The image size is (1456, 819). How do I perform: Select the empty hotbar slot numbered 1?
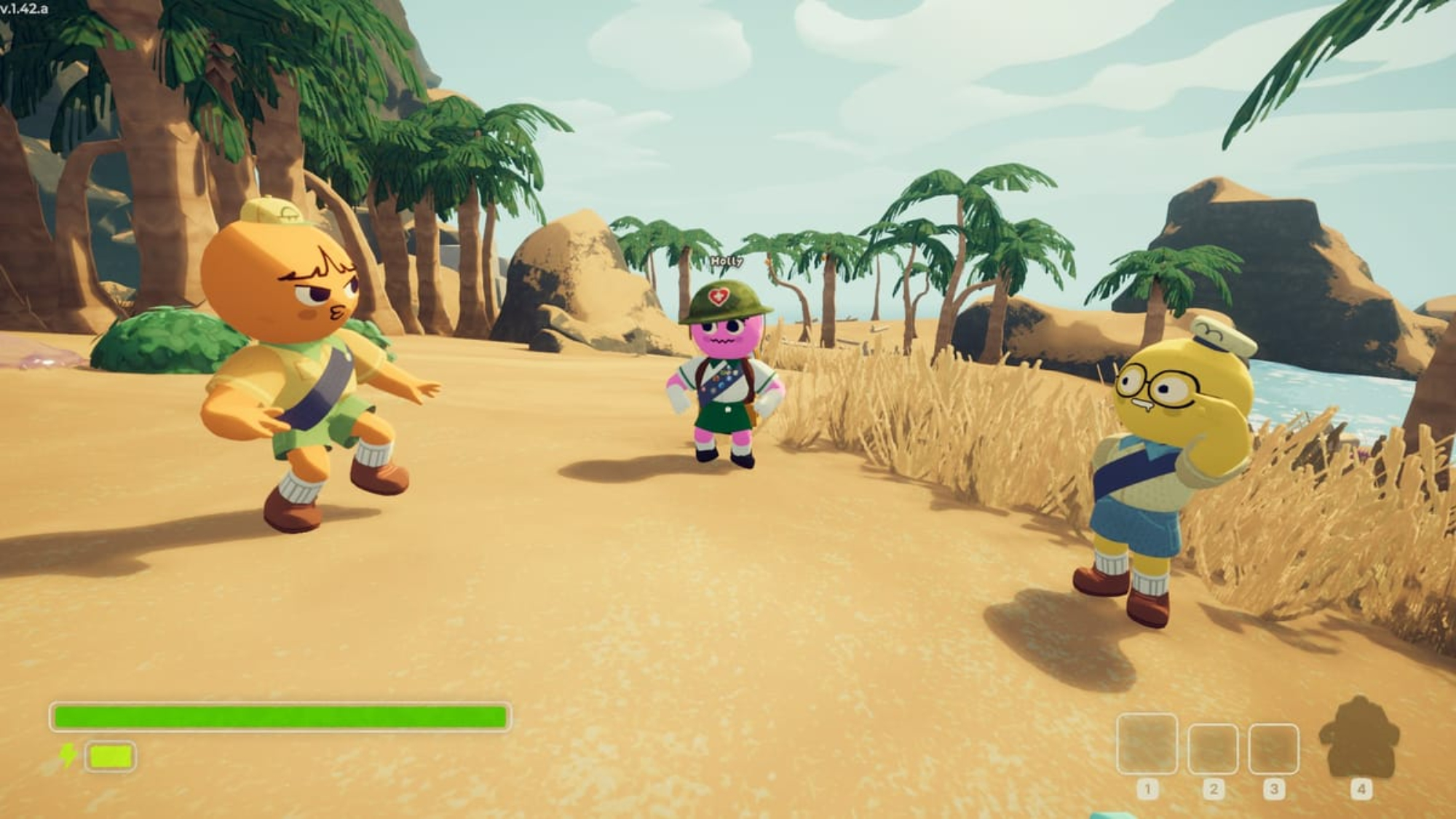pyautogui.click(x=1147, y=744)
